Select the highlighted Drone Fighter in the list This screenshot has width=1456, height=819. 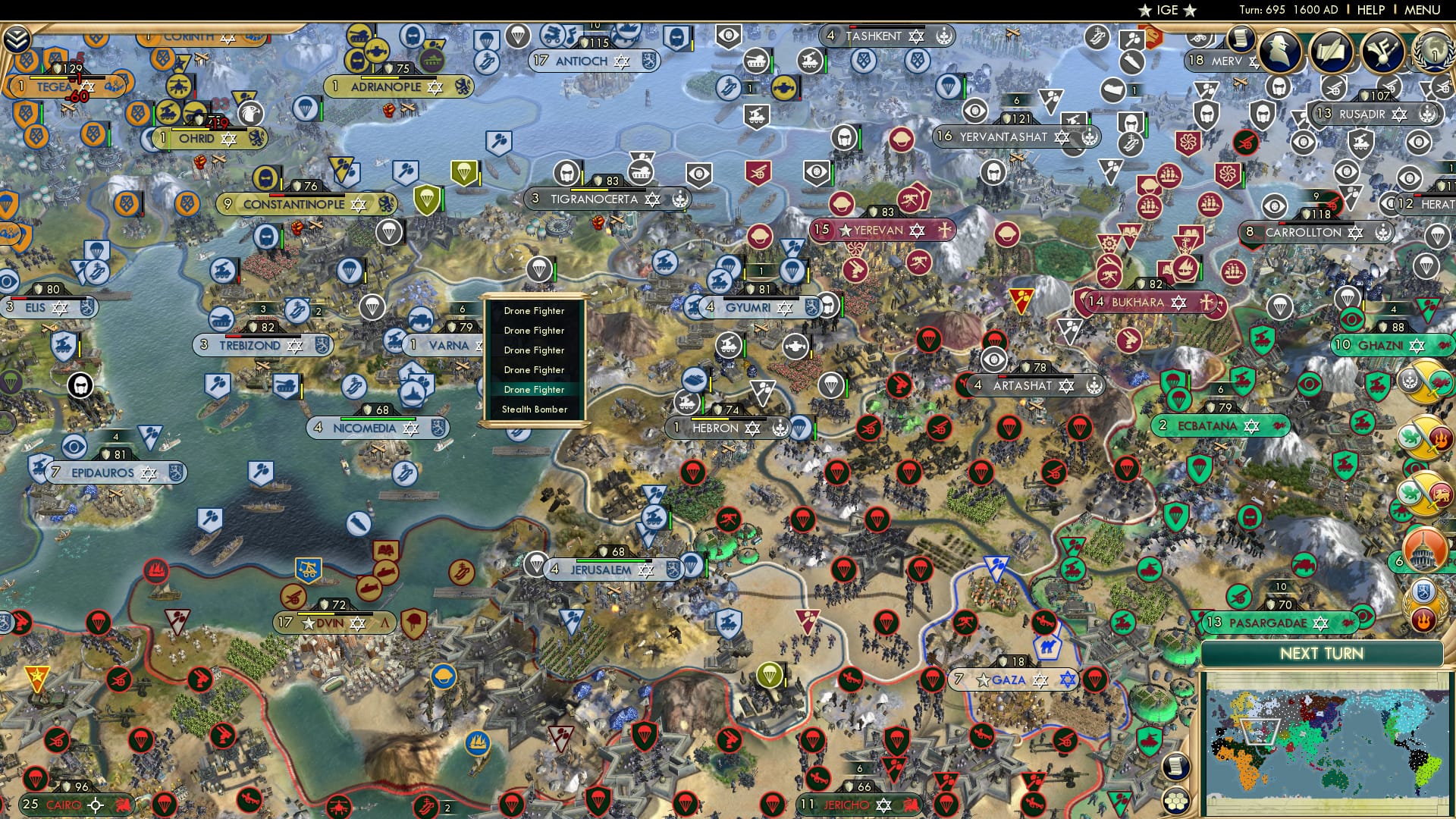tap(534, 389)
